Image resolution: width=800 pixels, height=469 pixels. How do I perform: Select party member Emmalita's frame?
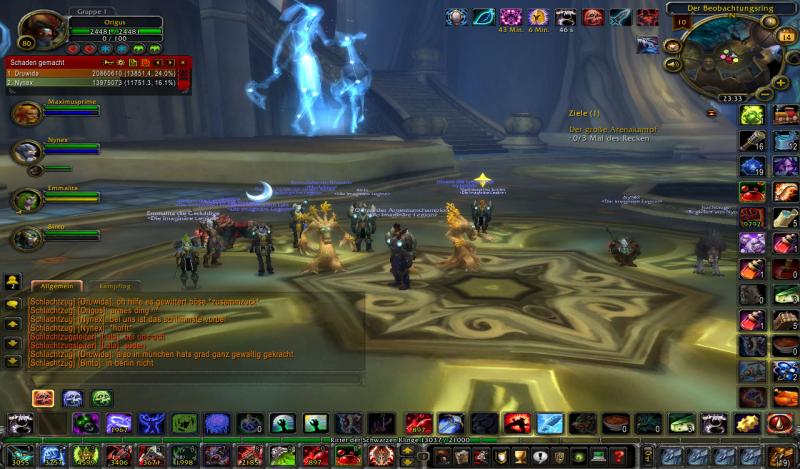28,199
